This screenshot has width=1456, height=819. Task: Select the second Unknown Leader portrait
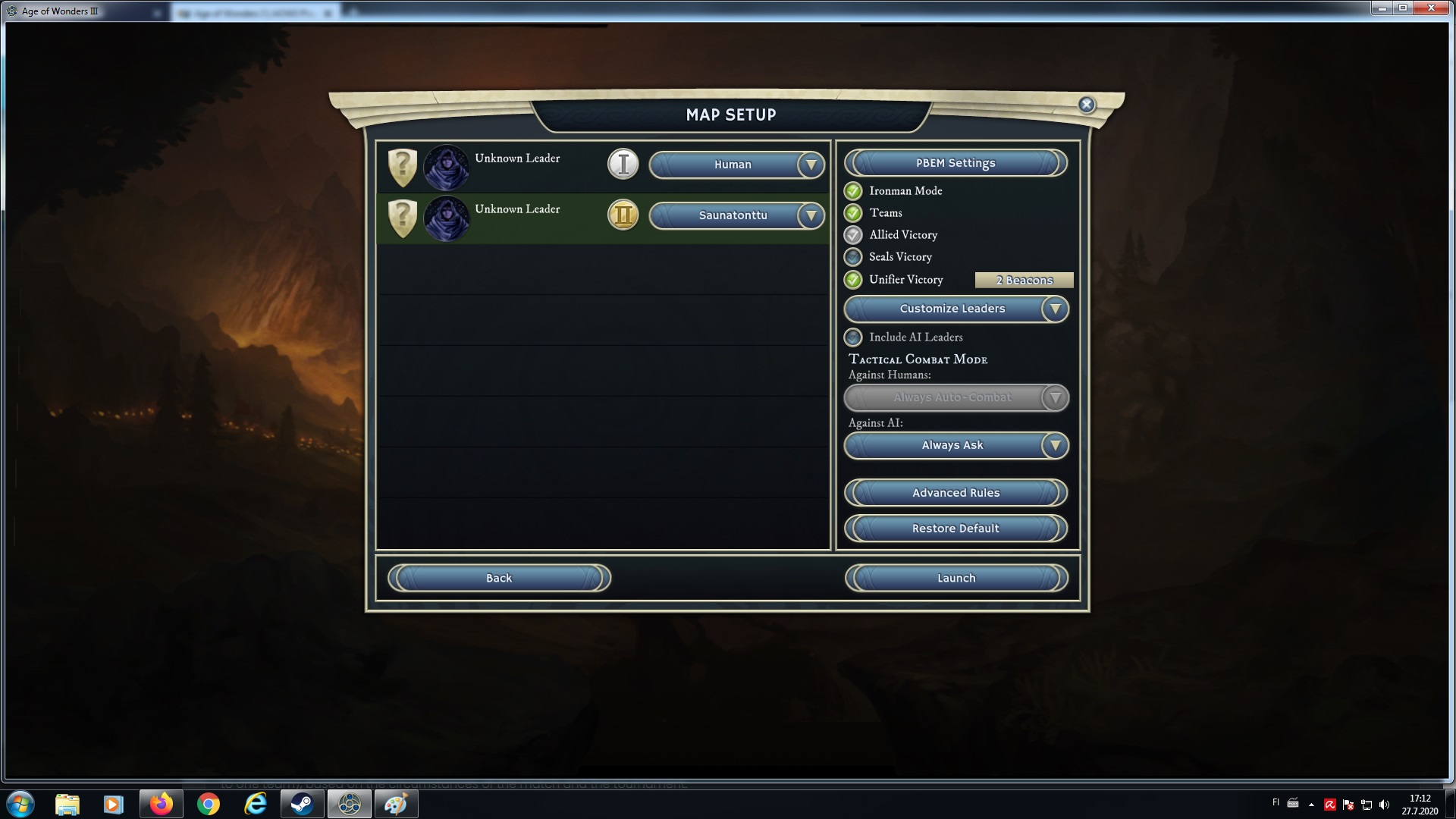tap(446, 218)
